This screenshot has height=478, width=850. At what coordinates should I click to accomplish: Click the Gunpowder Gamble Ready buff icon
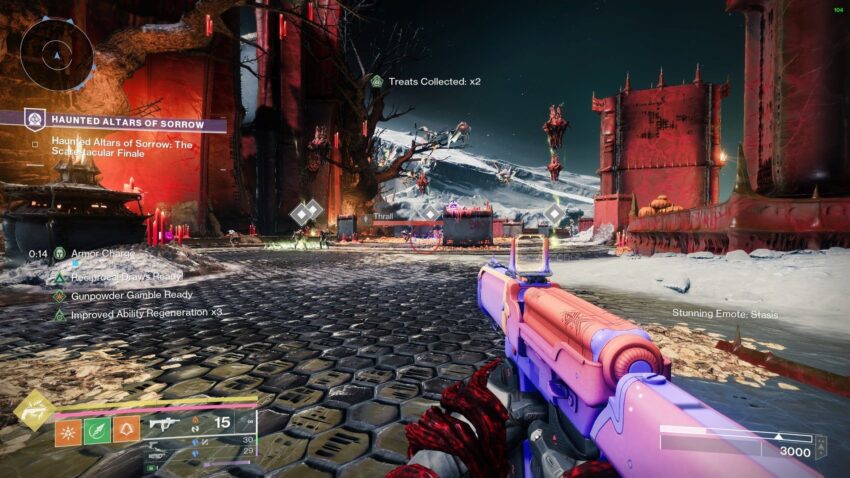pyautogui.click(x=60, y=295)
